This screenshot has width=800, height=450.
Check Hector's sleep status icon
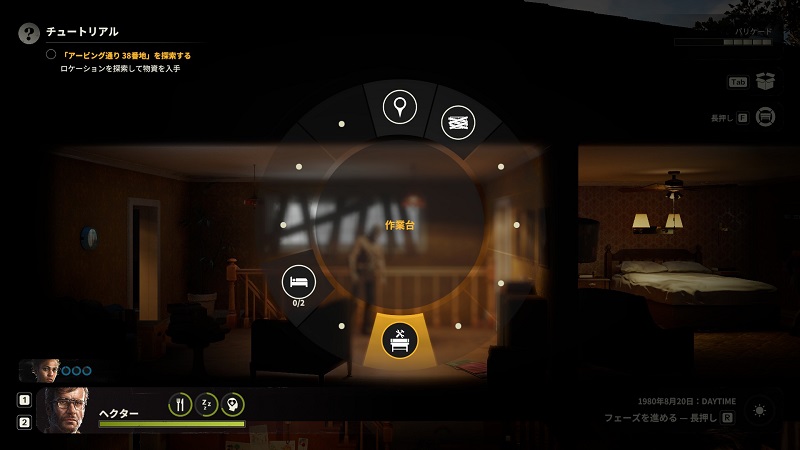coord(206,405)
